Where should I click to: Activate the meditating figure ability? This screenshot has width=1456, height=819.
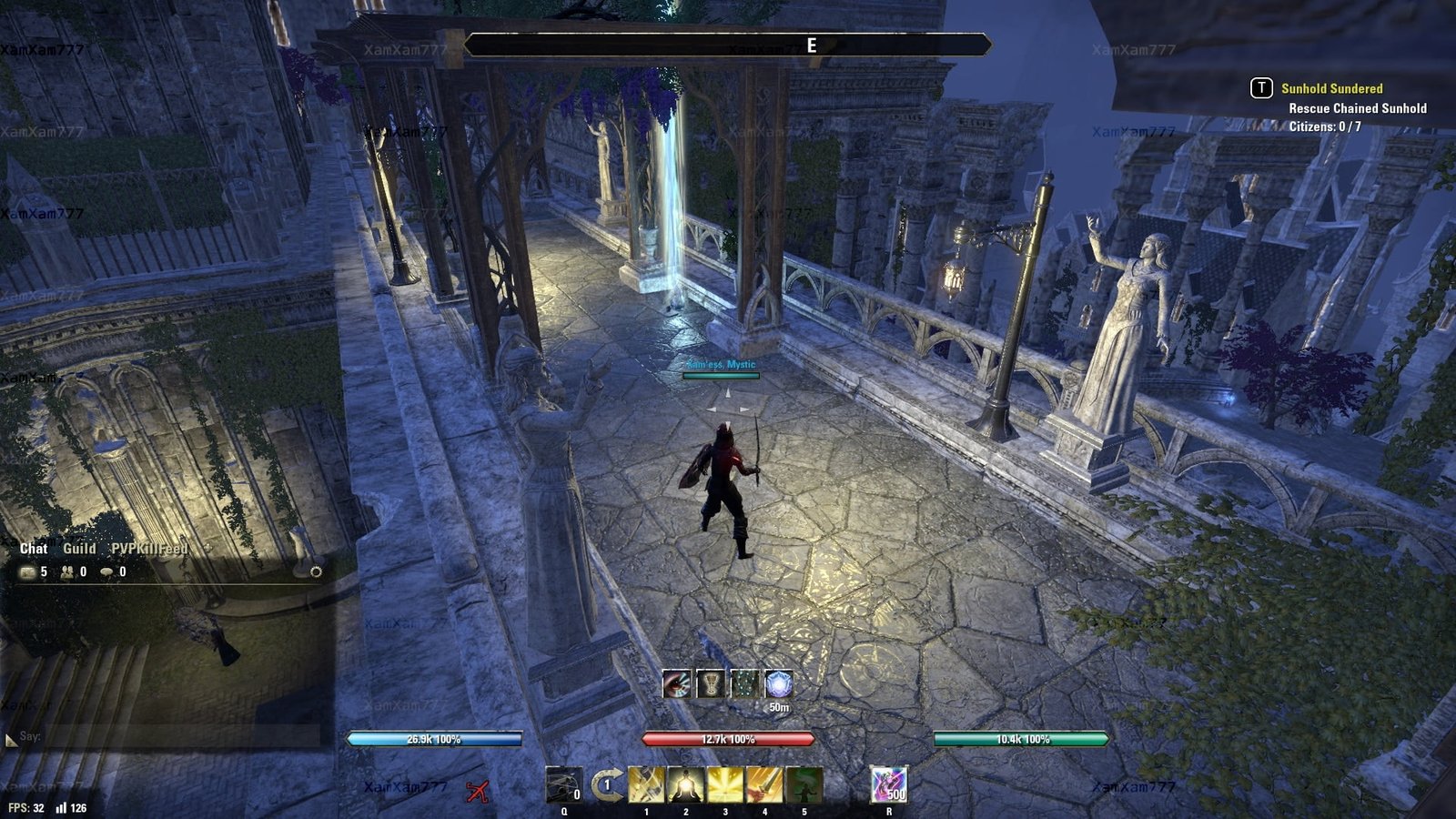click(x=685, y=784)
